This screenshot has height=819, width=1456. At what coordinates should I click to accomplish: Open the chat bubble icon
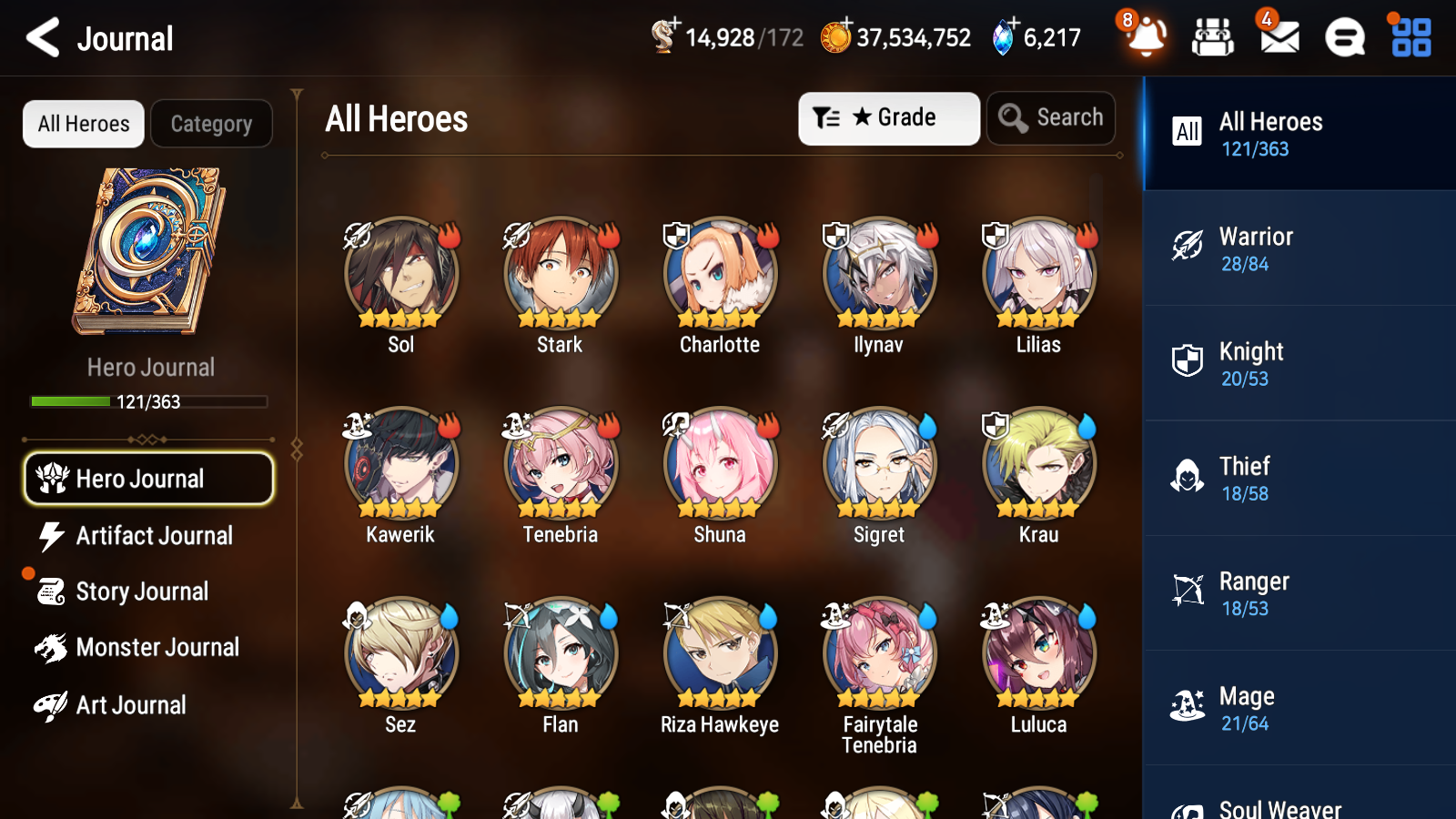point(1344,38)
